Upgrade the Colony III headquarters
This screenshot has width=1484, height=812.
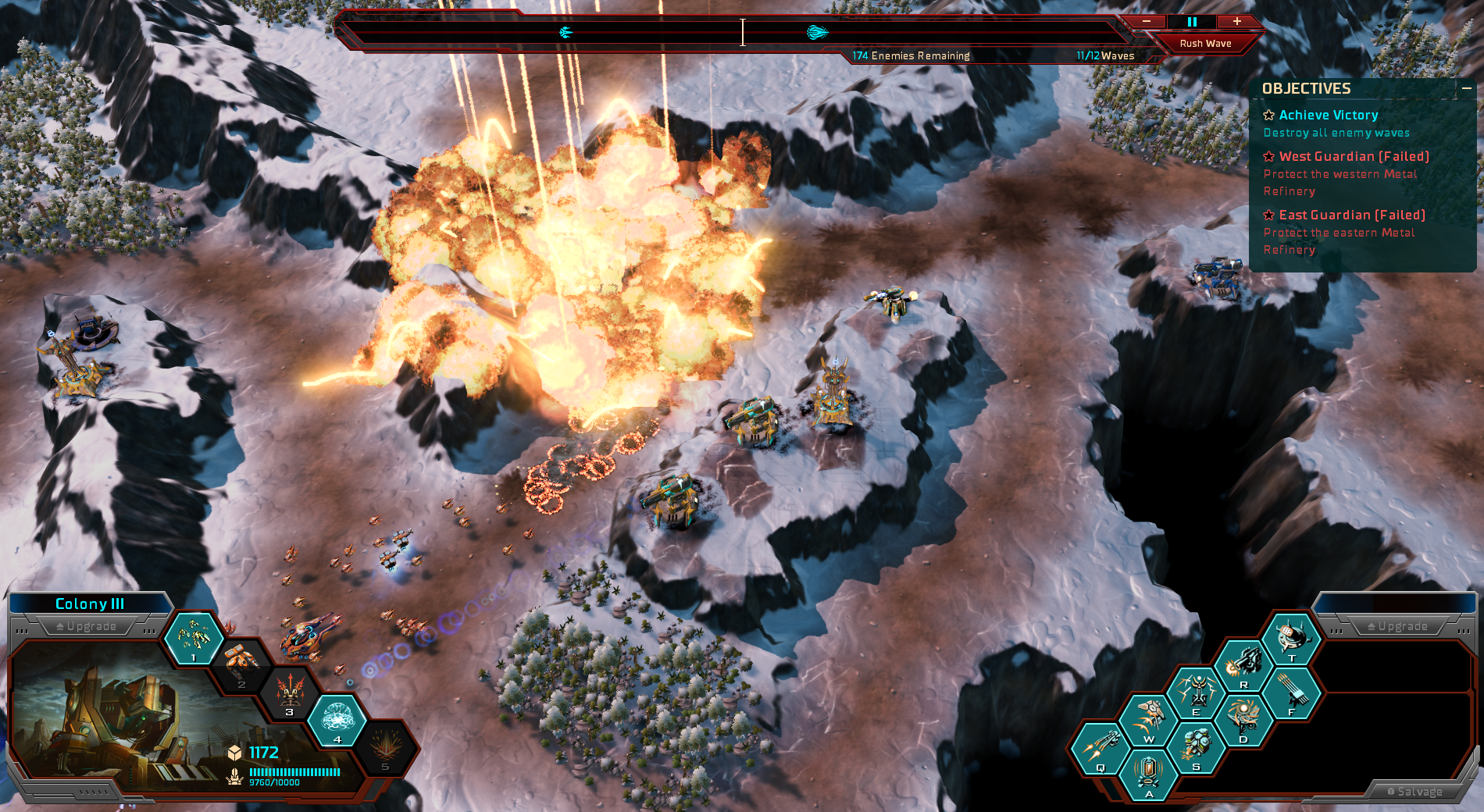click(x=87, y=626)
